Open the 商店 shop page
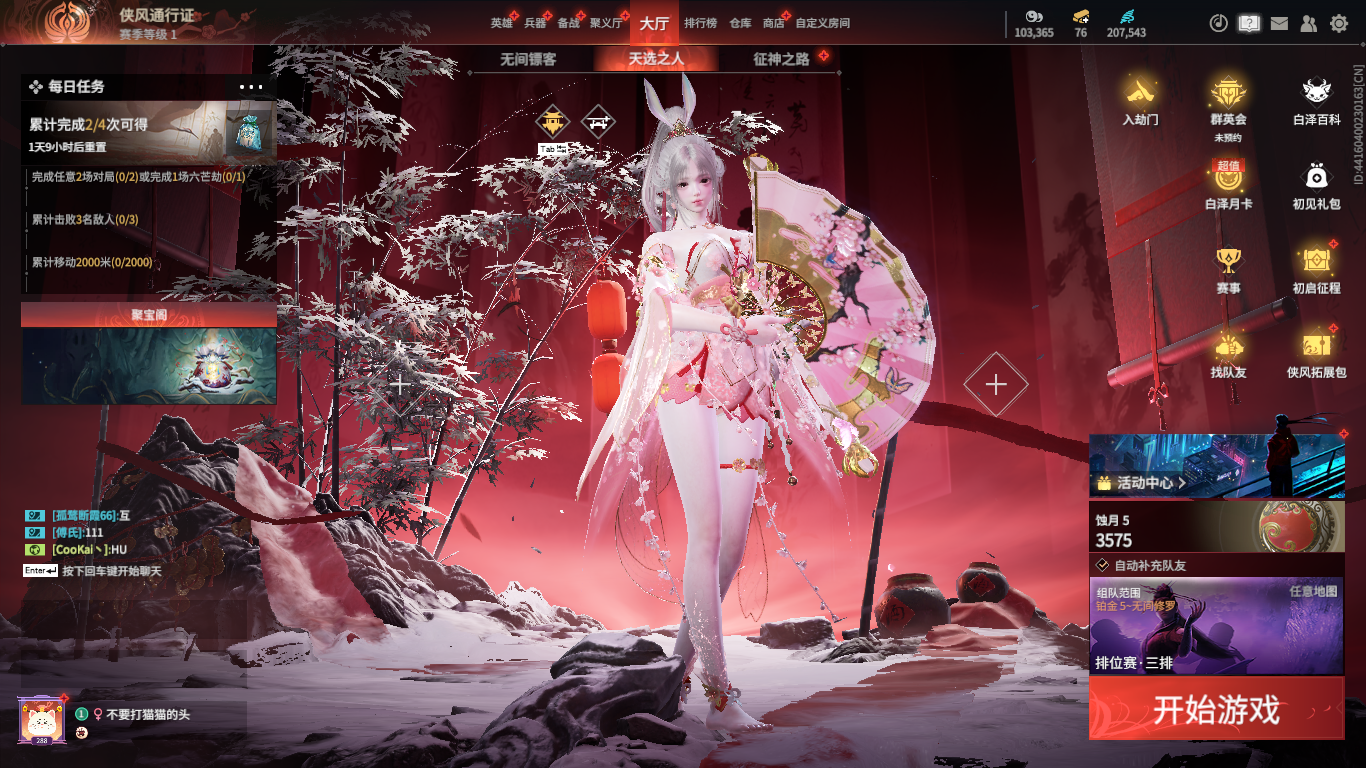This screenshot has height=768, width=1366. pyautogui.click(x=773, y=23)
